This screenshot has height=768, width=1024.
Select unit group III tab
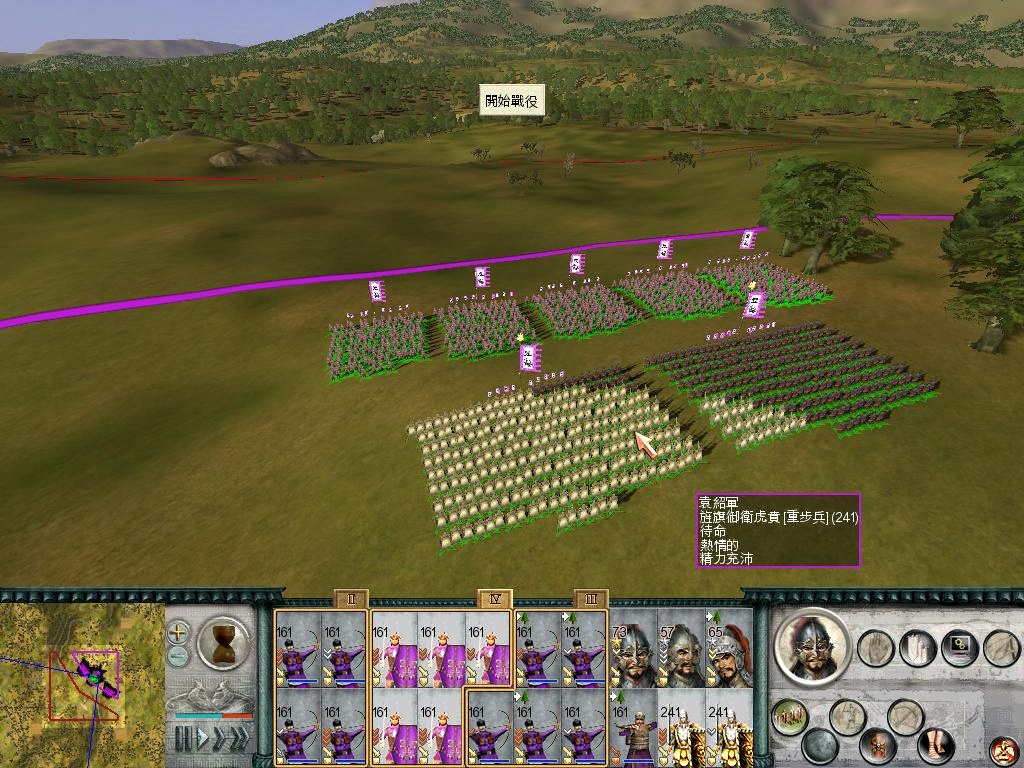click(x=591, y=599)
